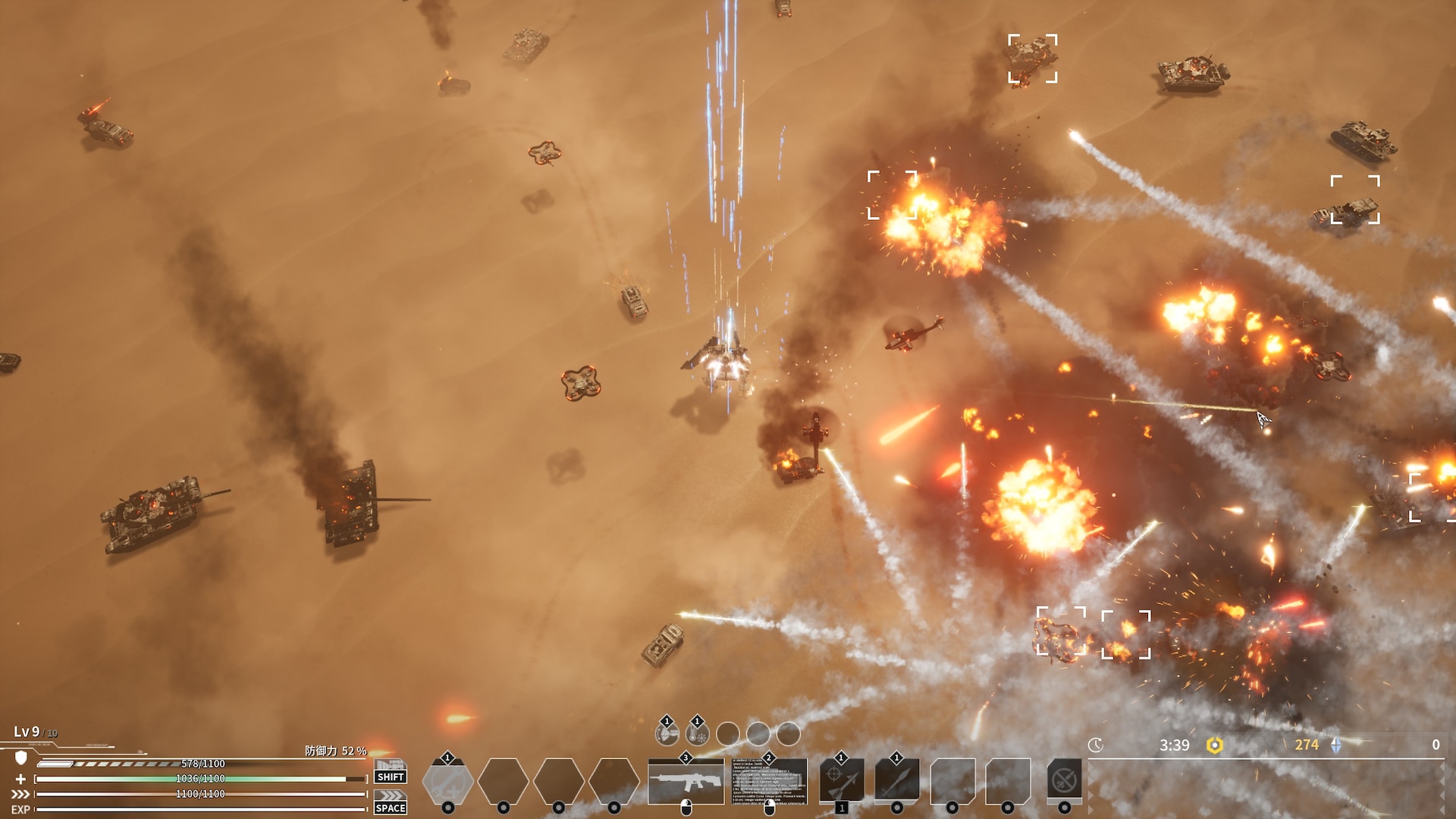Choose the targeting missile weapon slot
1456x819 pixels.
(842, 781)
